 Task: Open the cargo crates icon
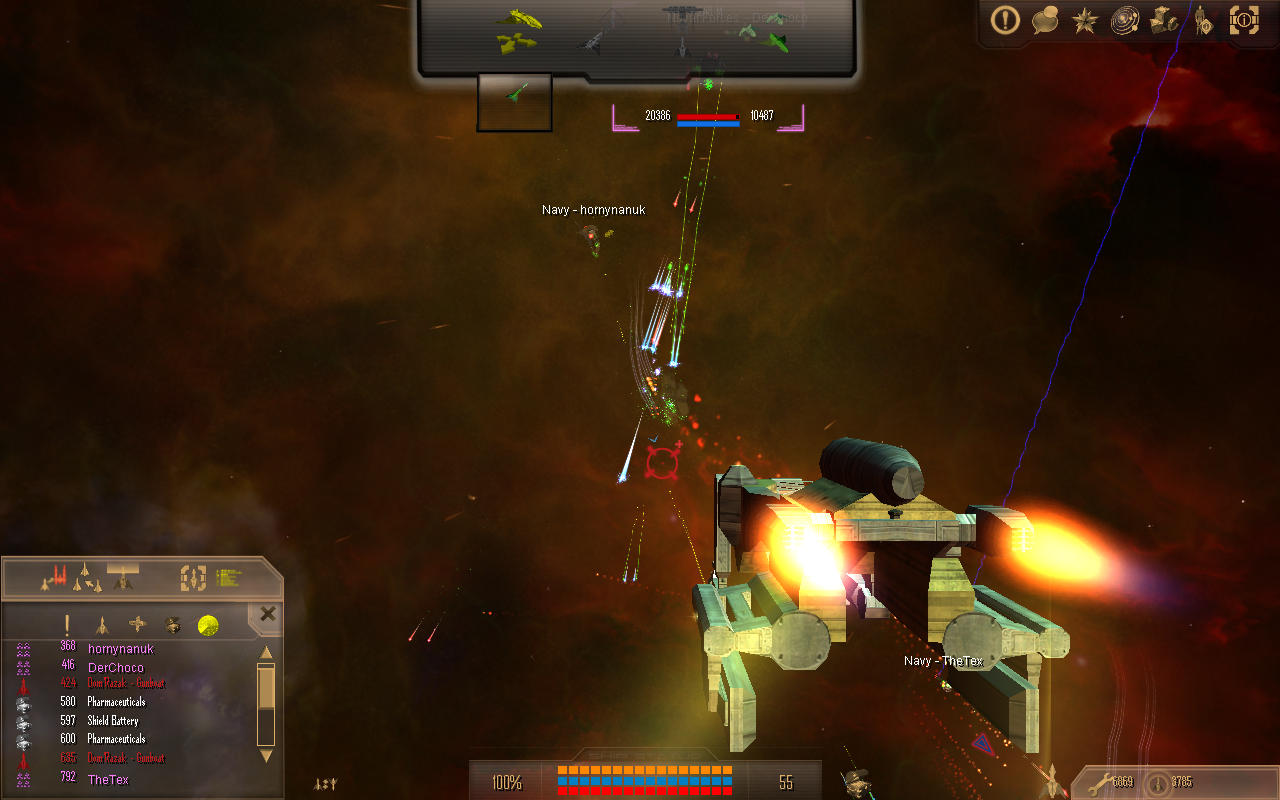coord(1164,21)
